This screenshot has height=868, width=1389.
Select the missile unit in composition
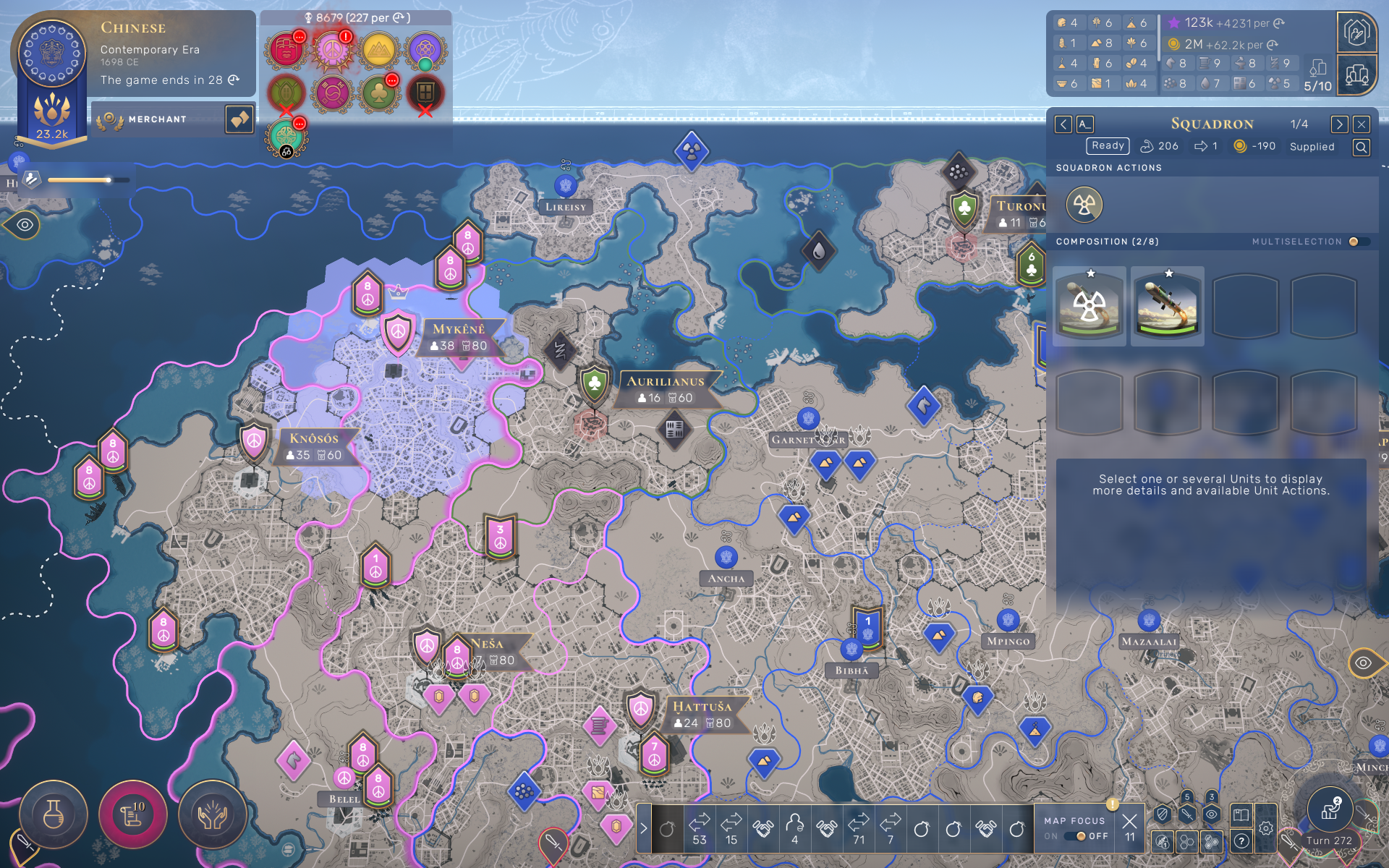(1167, 306)
